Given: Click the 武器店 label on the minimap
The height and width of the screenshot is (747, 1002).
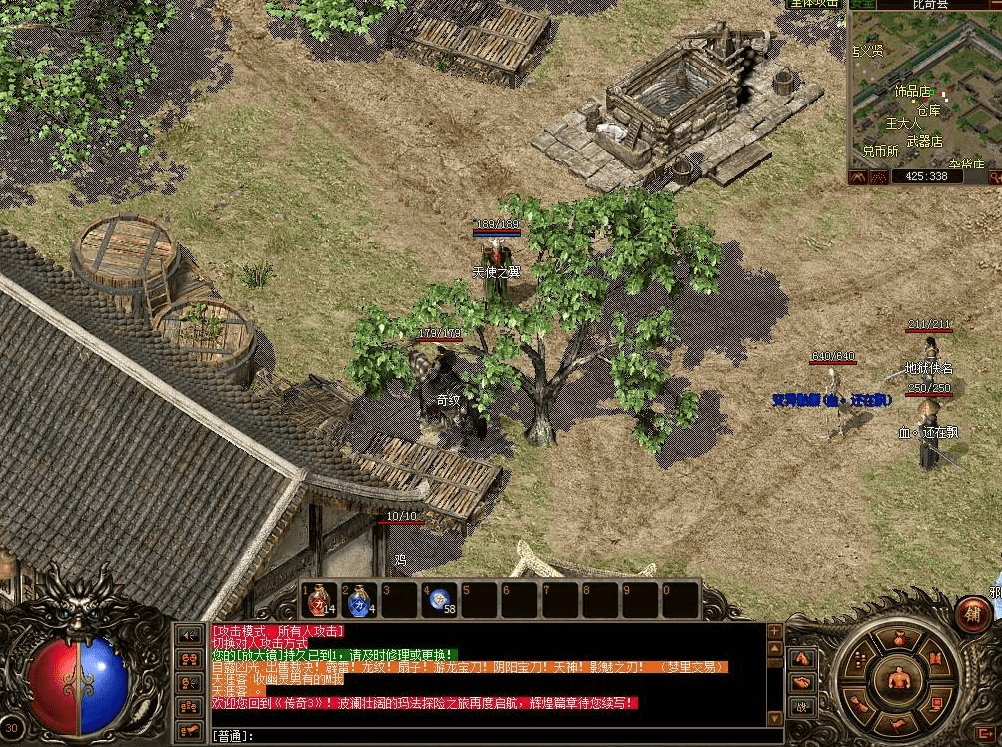Looking at the screenshot, I should (x=924, y=142).
